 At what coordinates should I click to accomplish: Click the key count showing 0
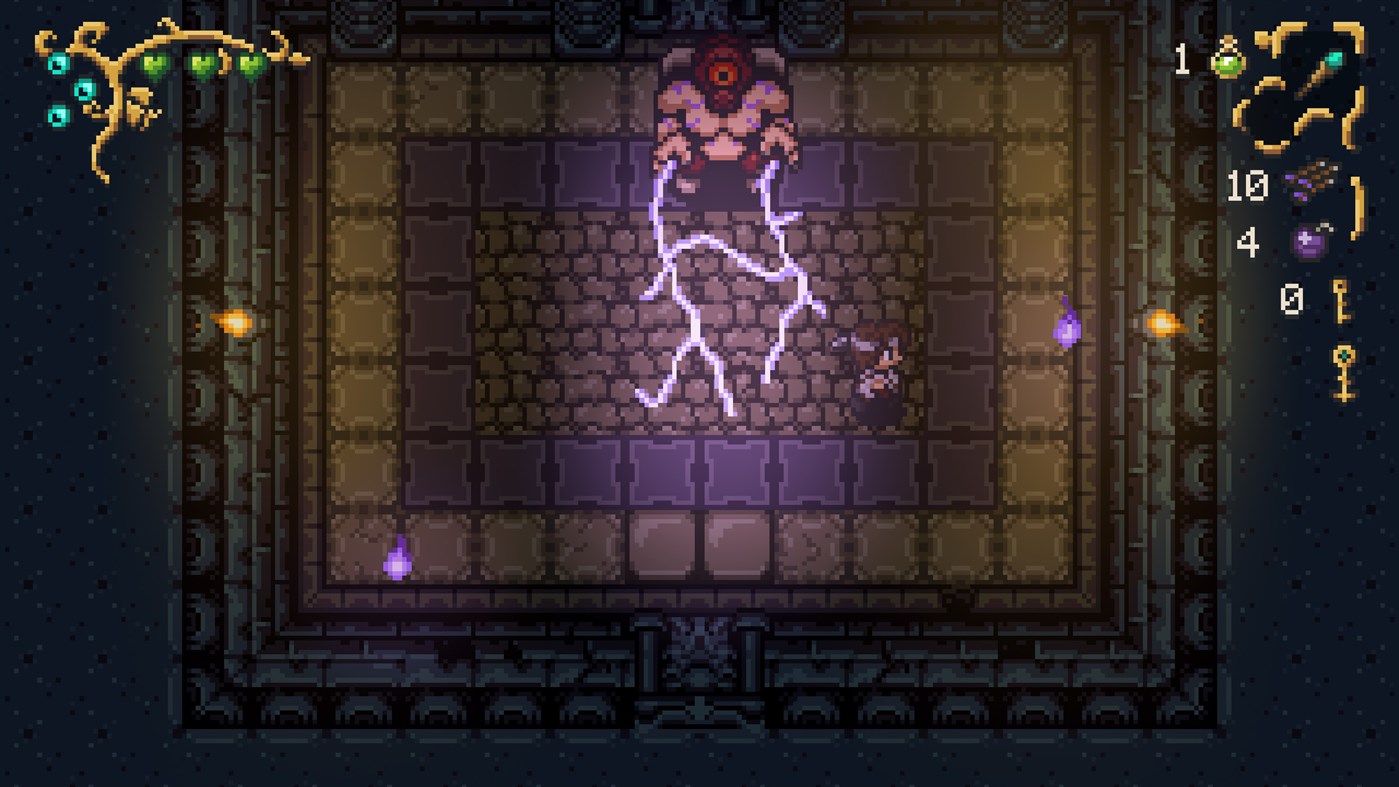point(1294,297)
